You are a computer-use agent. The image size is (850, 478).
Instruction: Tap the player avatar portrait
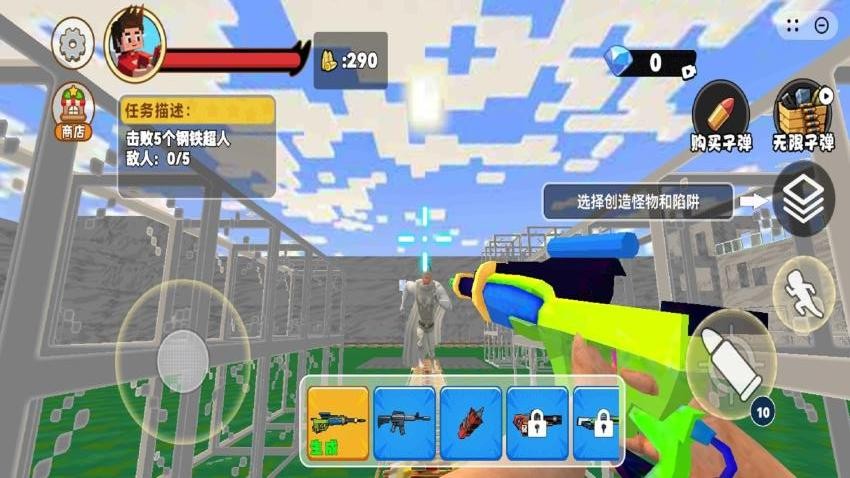coord(133,44)
